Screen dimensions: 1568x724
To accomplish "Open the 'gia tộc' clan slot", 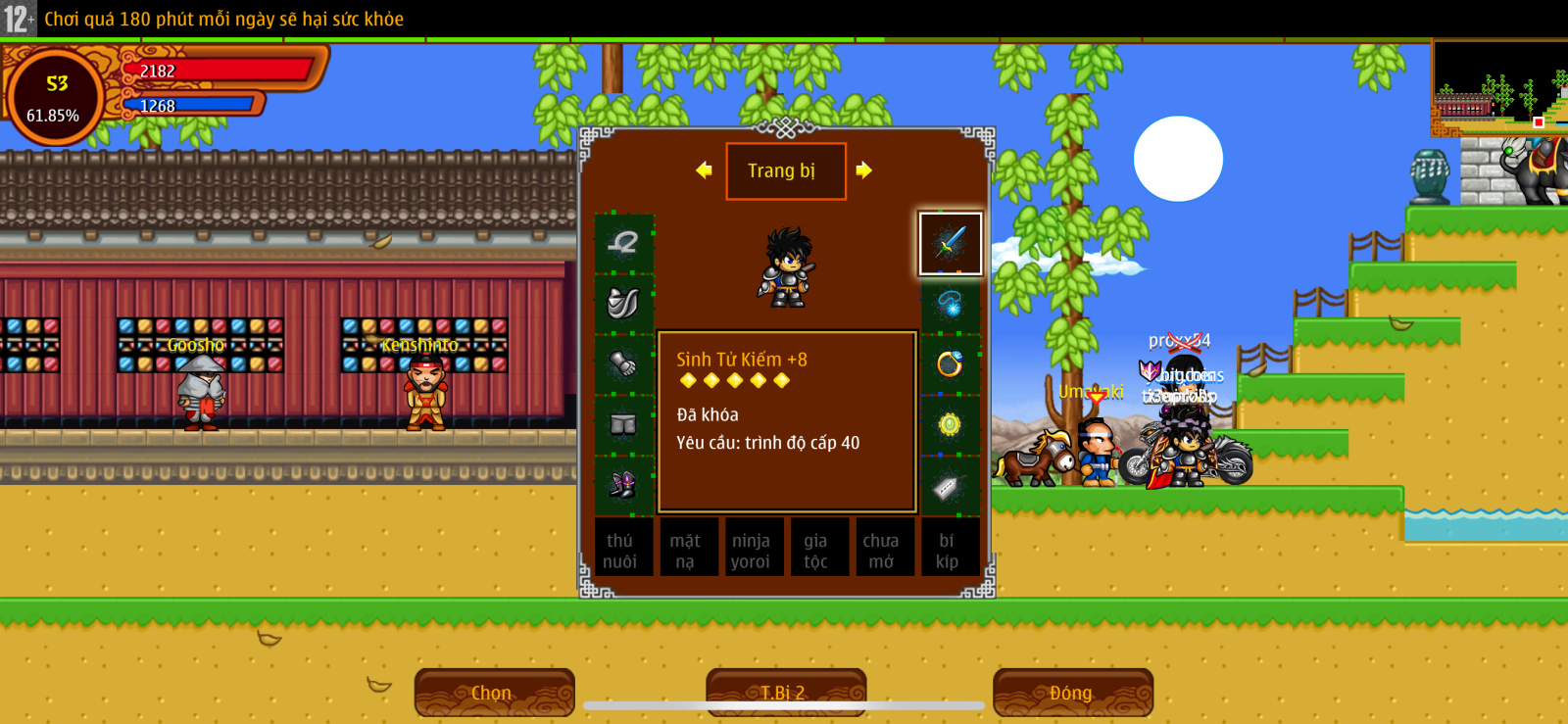I will coord(815,551).
